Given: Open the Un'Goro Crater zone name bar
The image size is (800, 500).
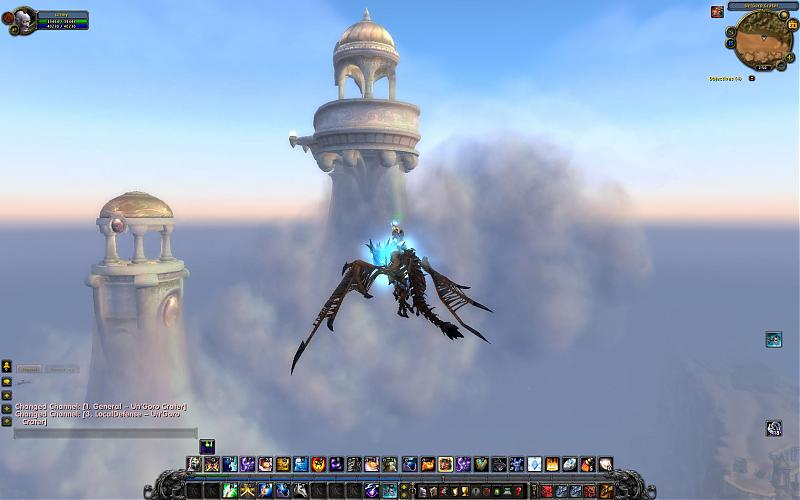Looking at the screenshot, I should click(763, 6).
